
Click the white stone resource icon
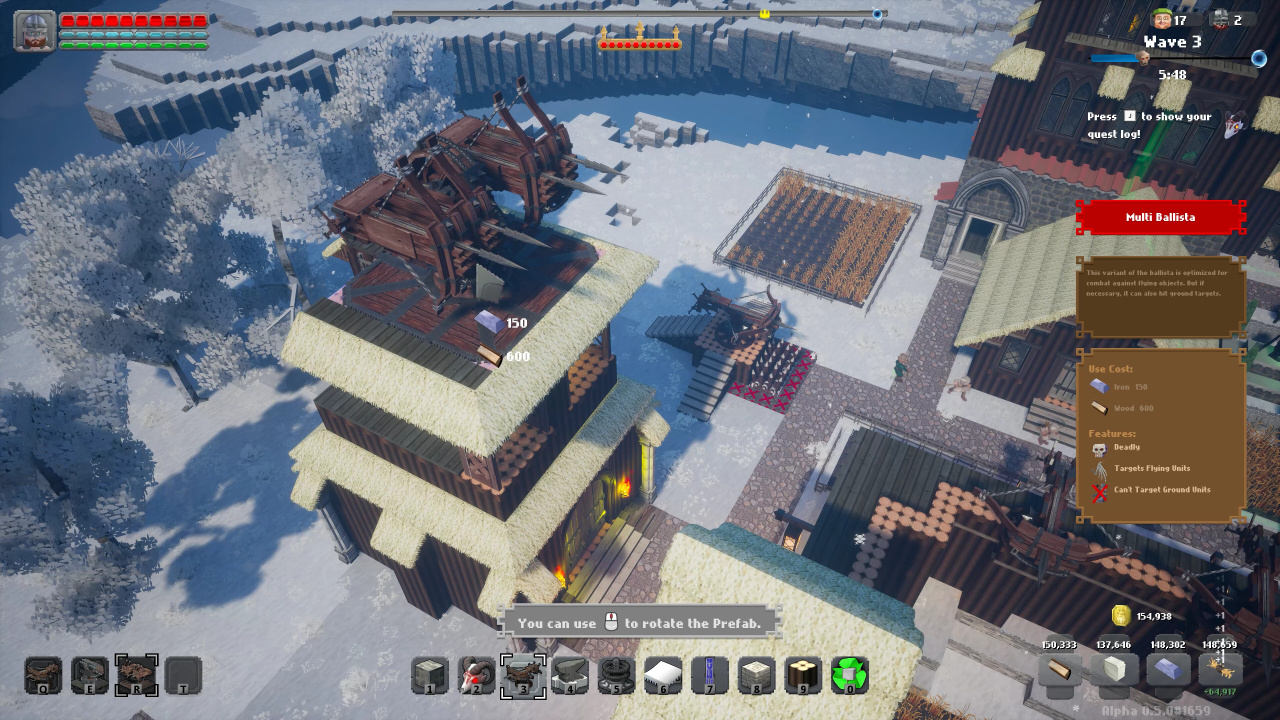click(1113, 670)
